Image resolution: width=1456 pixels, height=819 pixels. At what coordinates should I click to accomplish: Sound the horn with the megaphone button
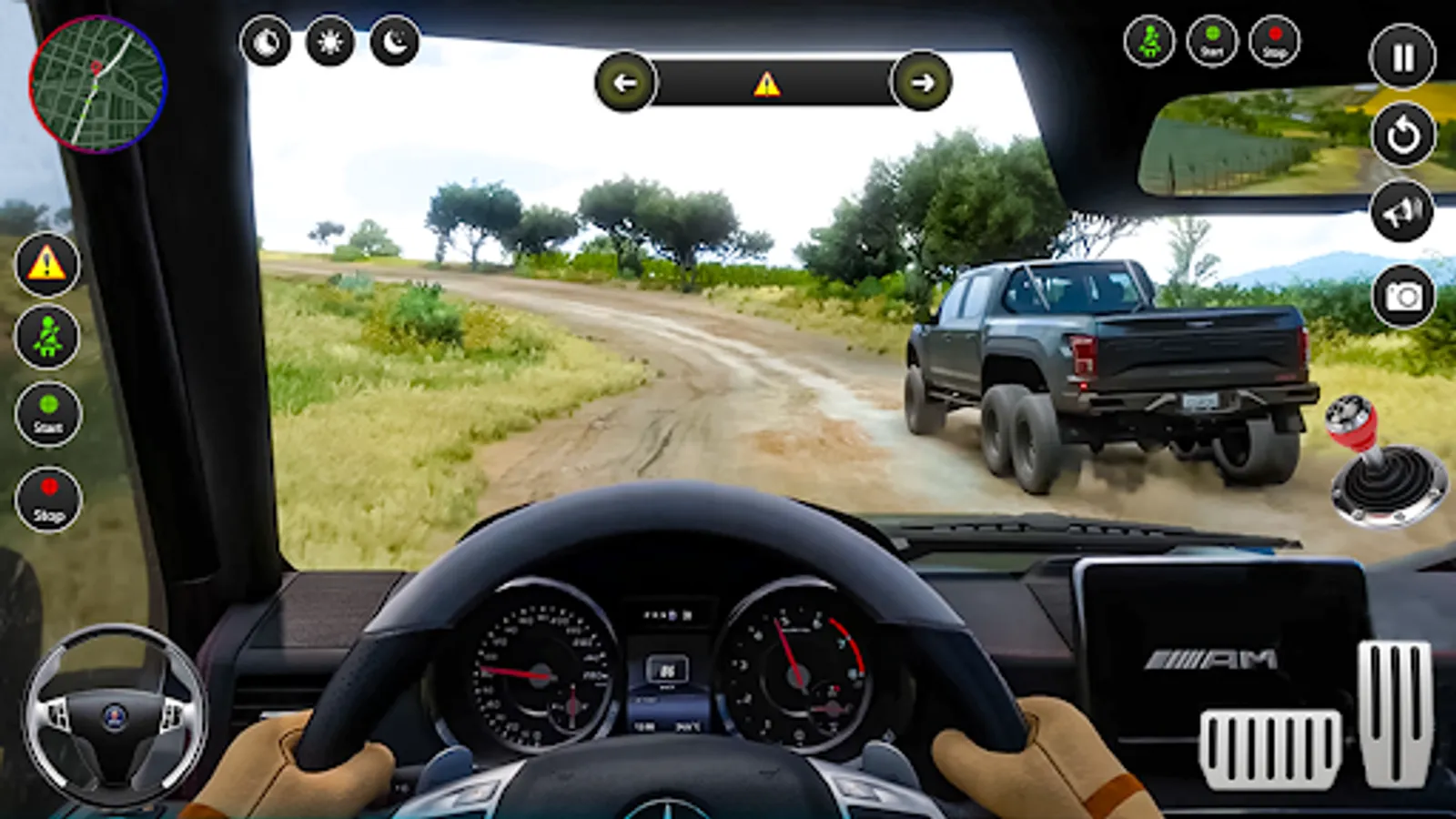tap(1402, 212)
